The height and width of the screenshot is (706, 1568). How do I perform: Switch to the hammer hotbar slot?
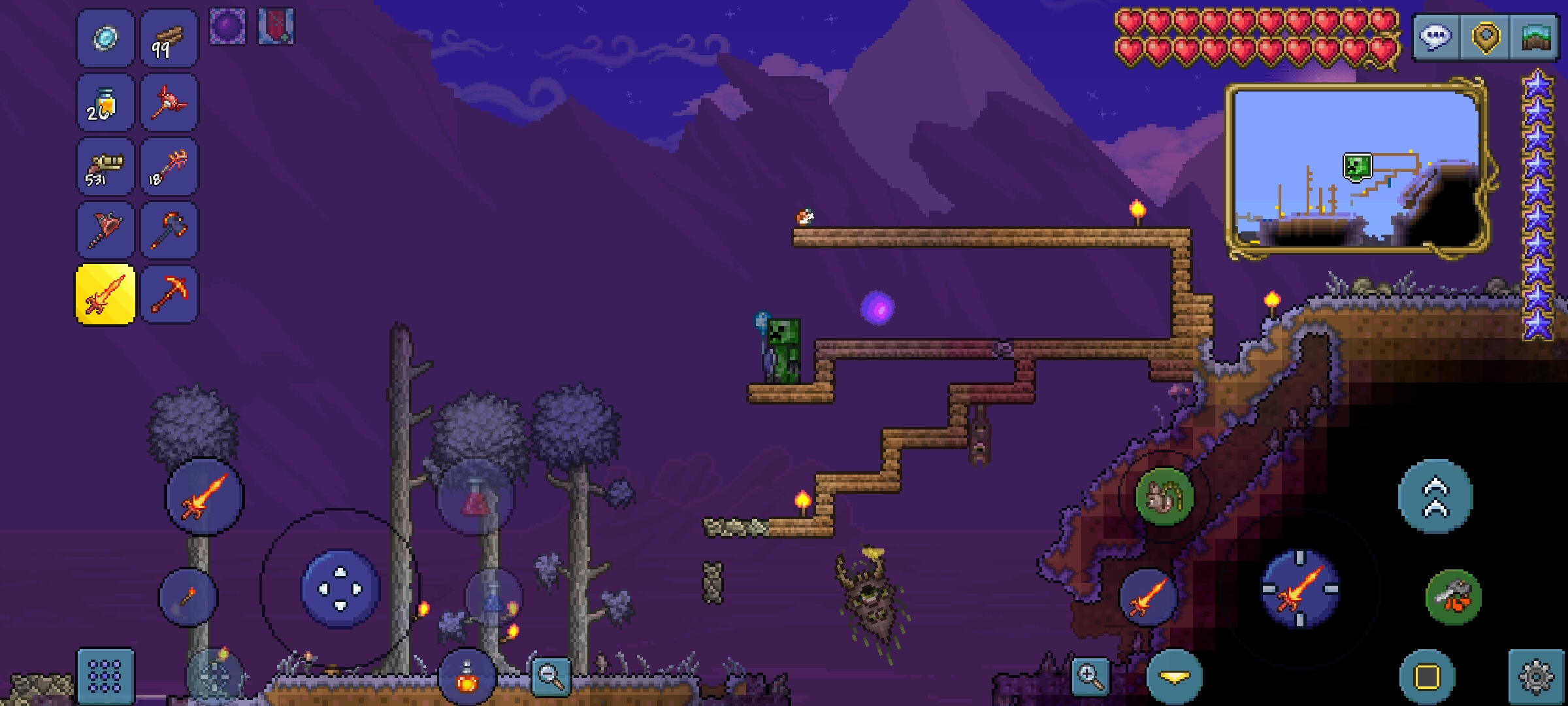(169, 230)
